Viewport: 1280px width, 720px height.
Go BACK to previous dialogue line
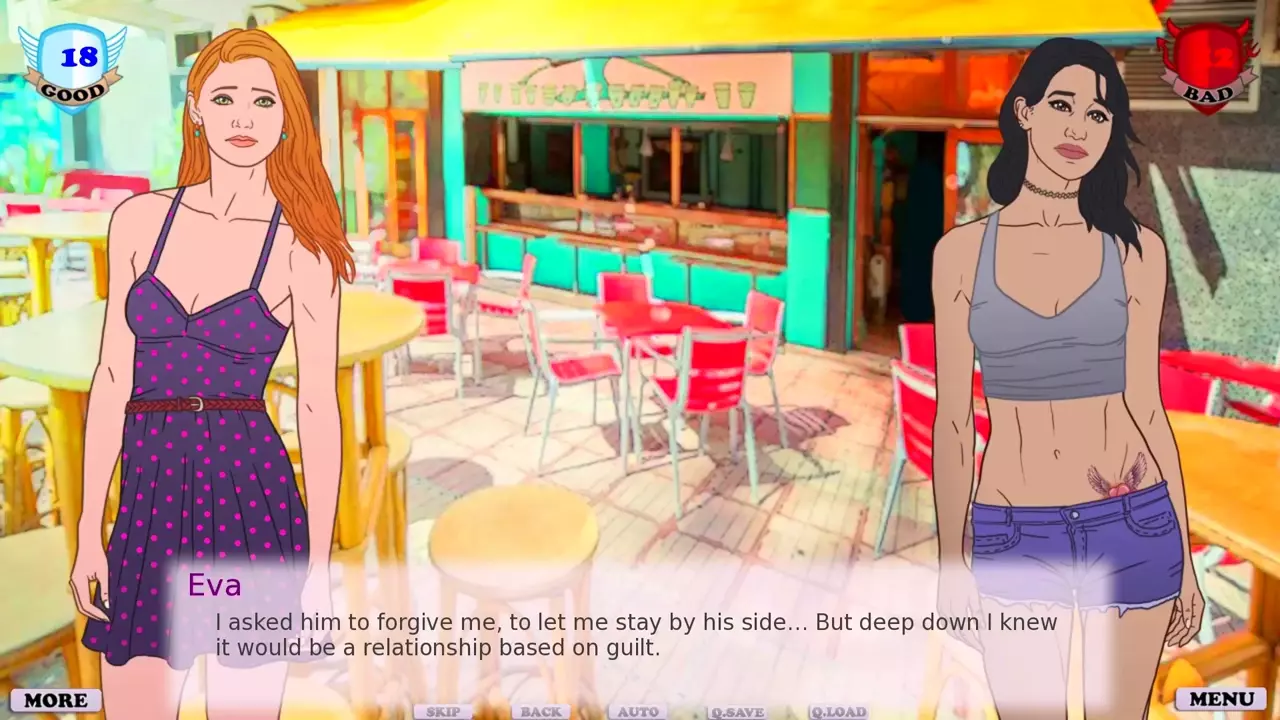pos(541,712)
